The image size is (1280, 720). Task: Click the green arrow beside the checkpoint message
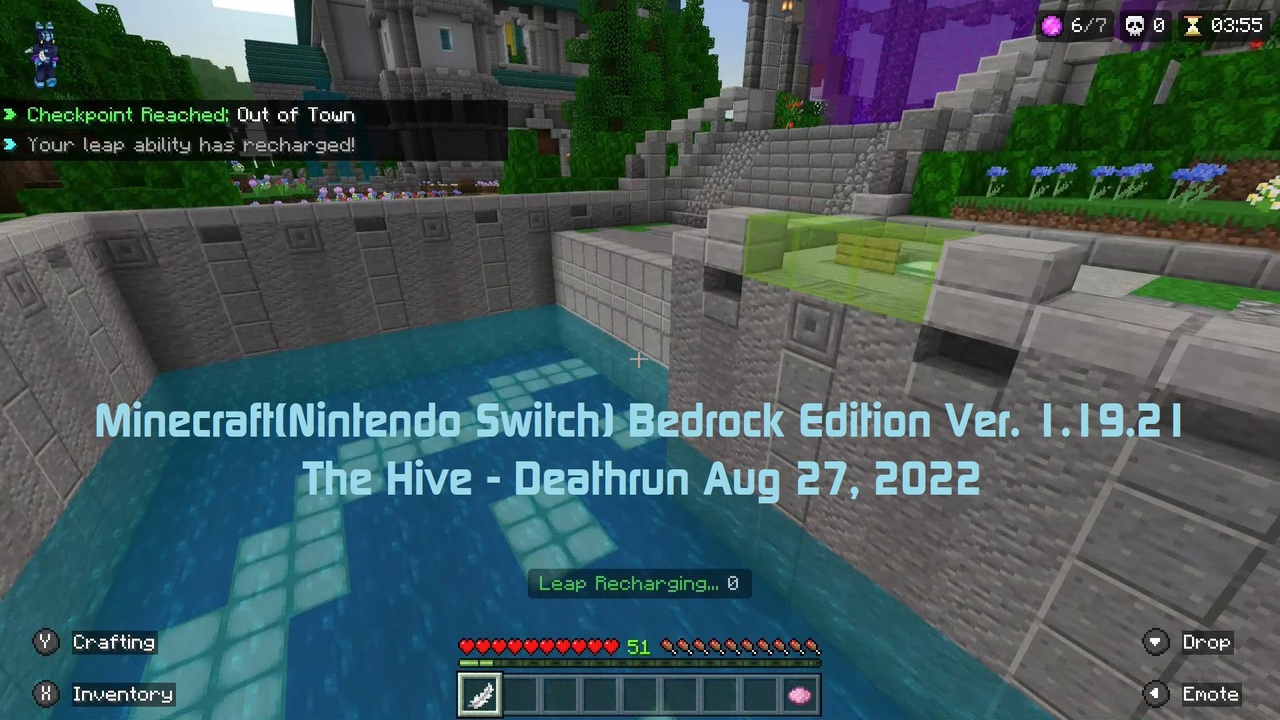click(10, 115)
